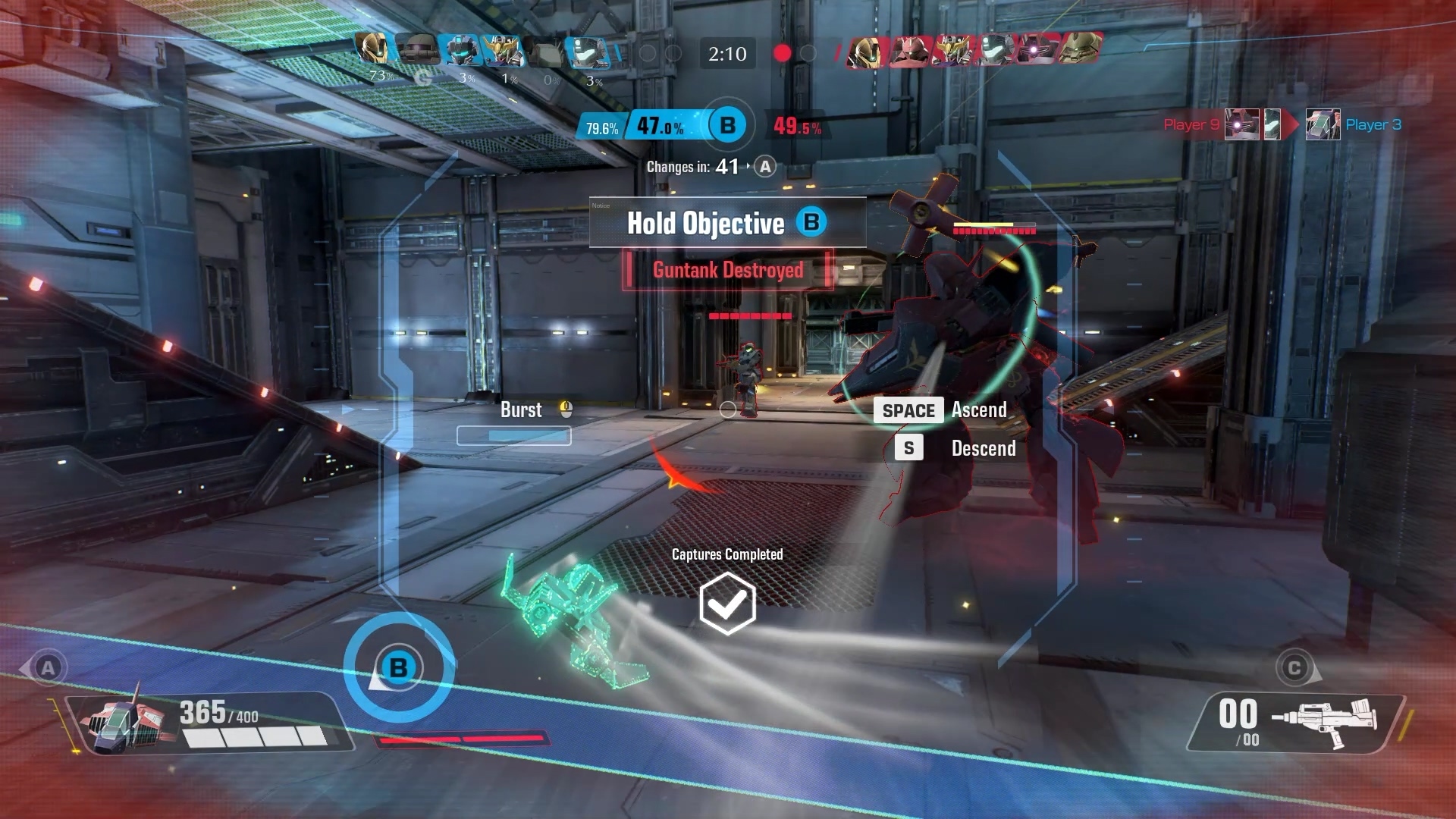The width and height of the screenshot is (1456, 819).
Task: Select the player unit portrait beside 365/400
Action: 127,723
